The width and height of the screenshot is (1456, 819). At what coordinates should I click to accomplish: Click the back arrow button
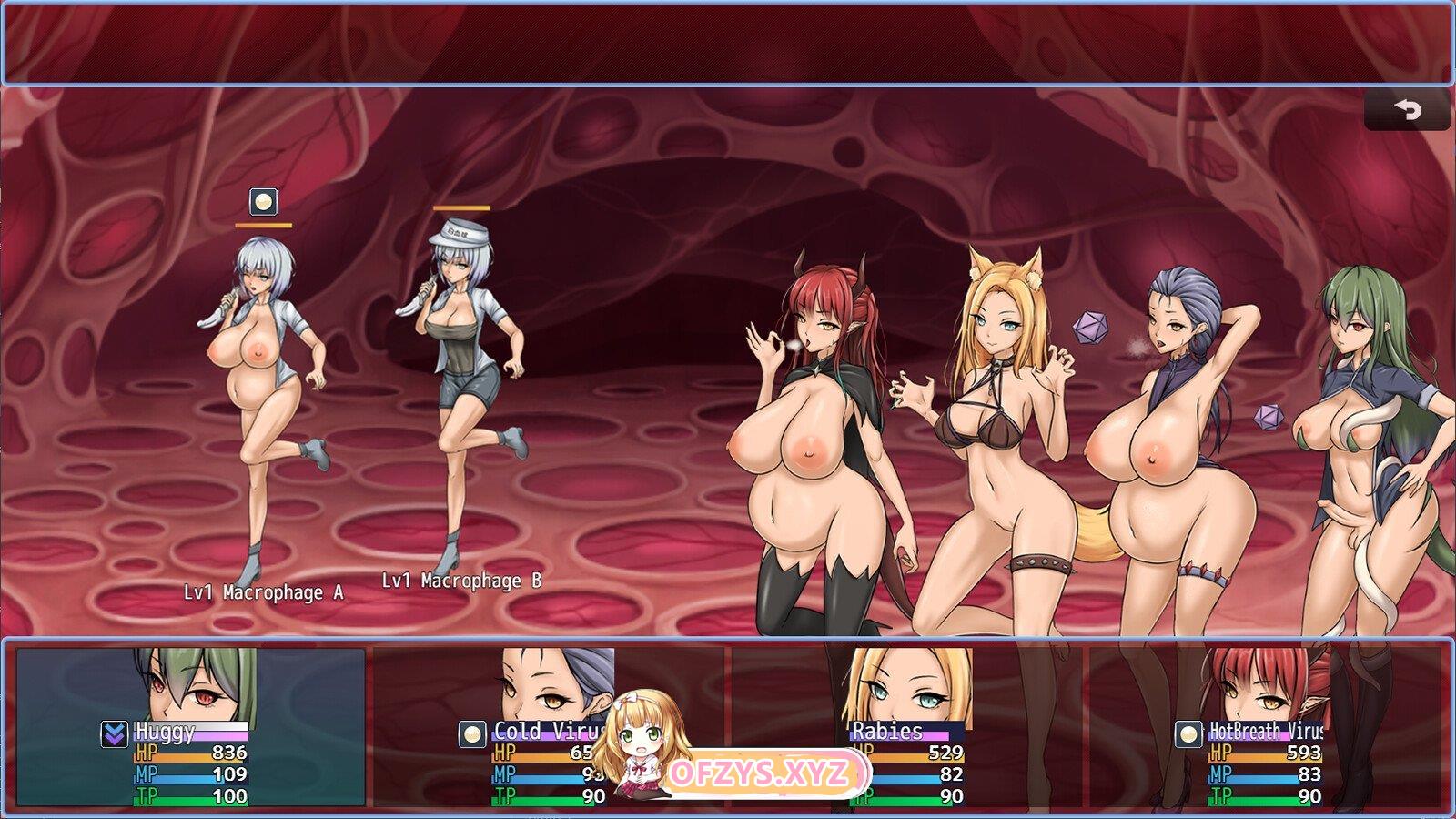pyautogui.click(x=1407, y=110)
